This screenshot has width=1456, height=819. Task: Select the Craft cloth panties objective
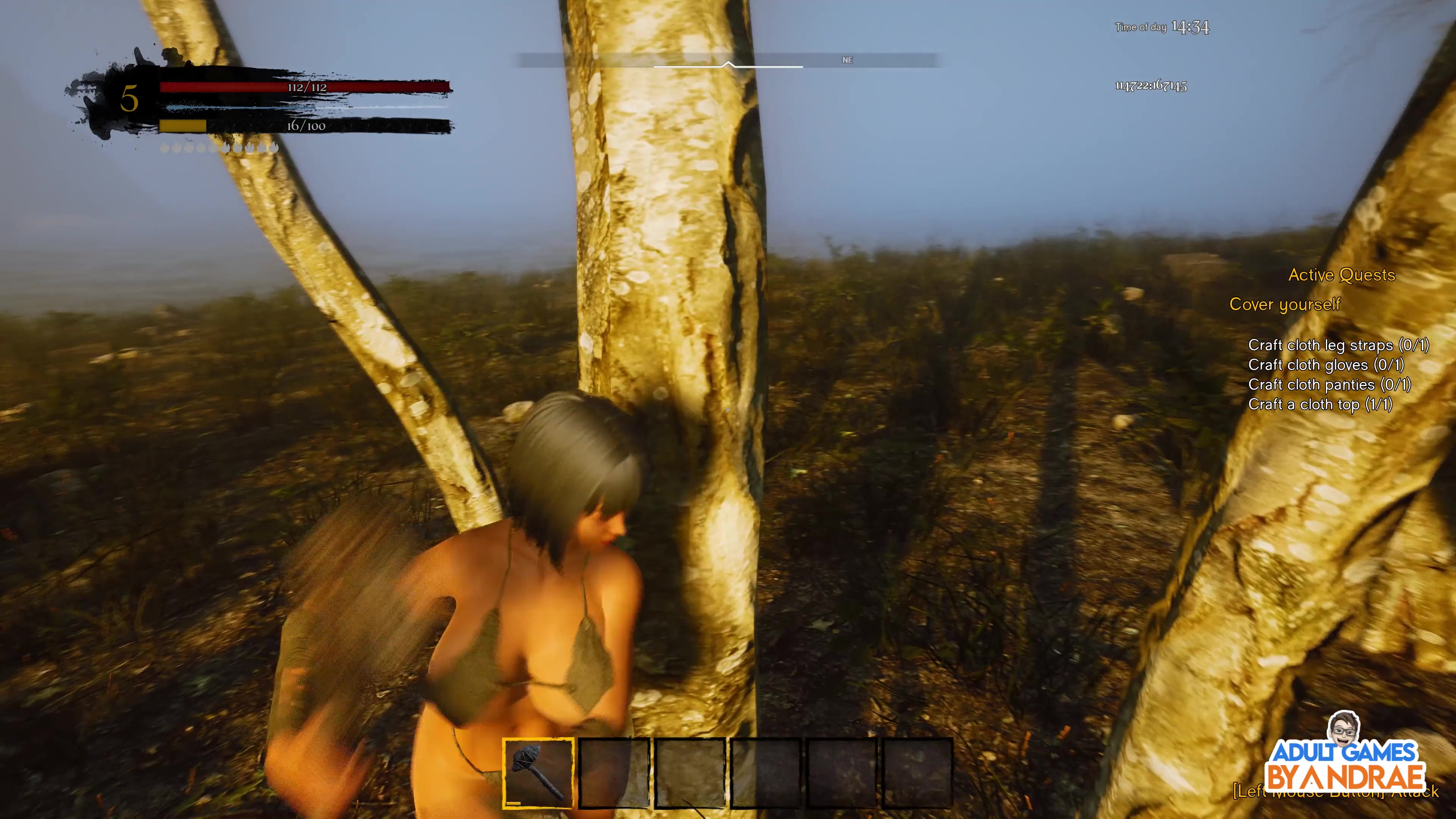pos(1329,385)
